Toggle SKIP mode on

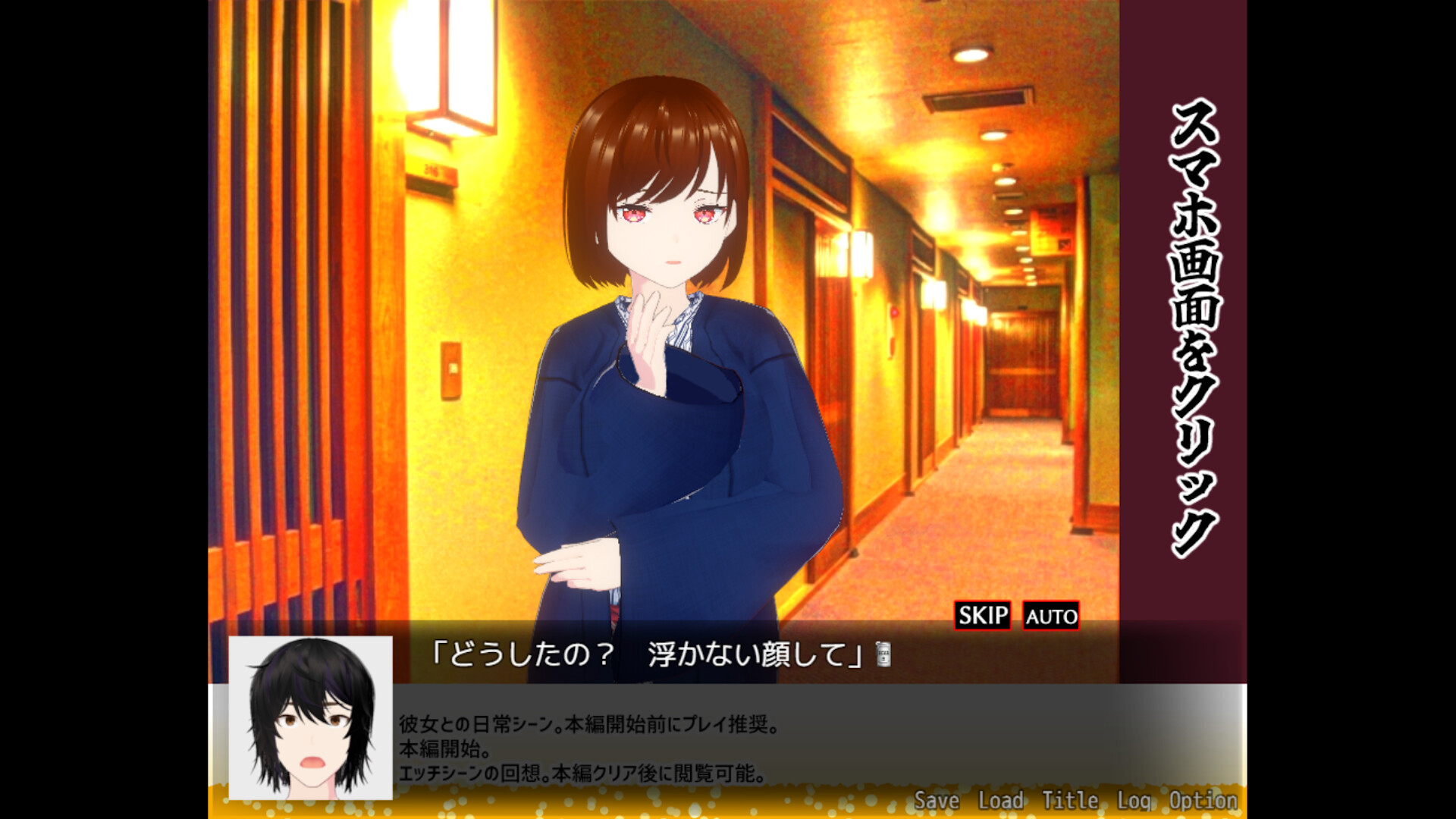point(981,616)
